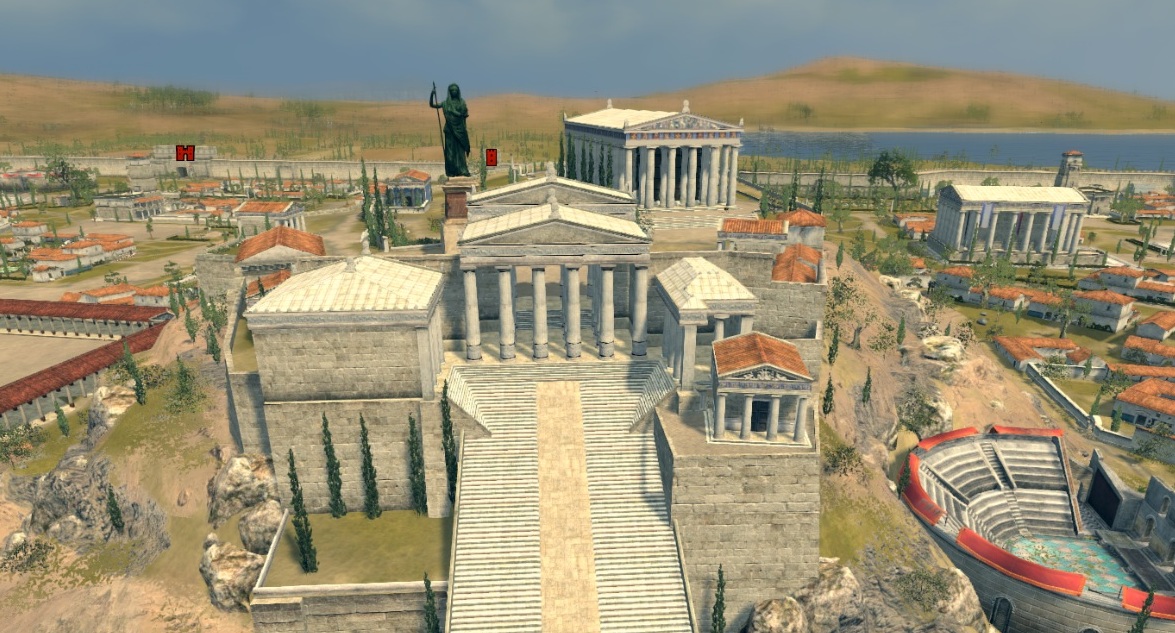Viewport: 1175px width, 633px height.
Task: Select the narrow red tower marker
Action: (491, 157)
